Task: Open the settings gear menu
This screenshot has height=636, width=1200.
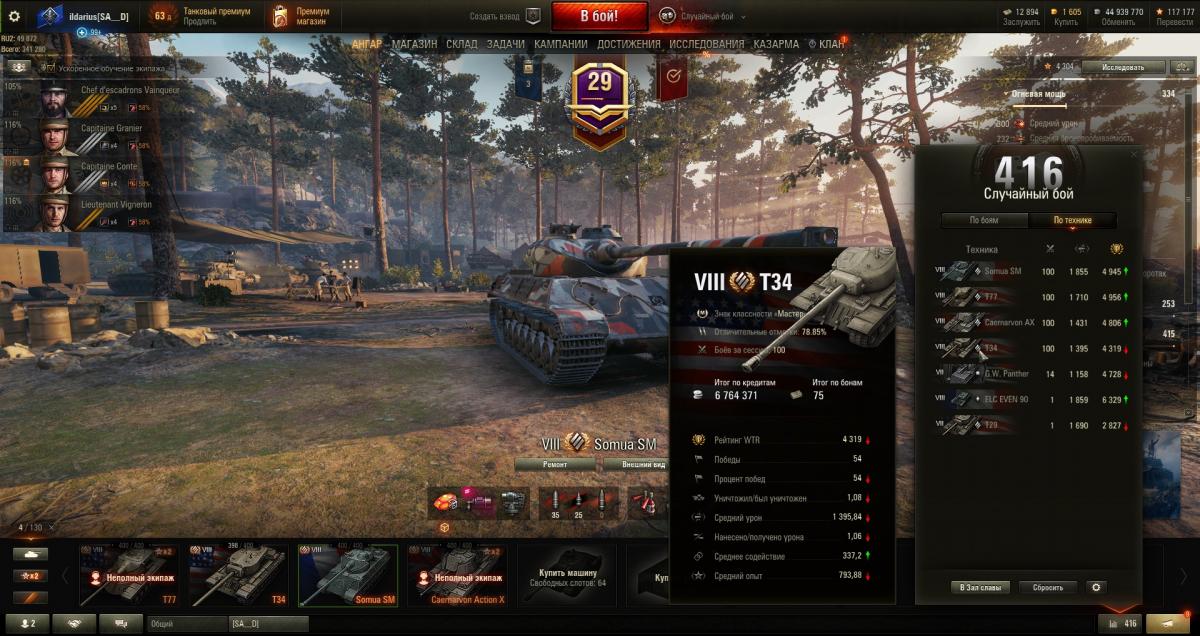Action: pyautogui.click(x=14, y=16)
